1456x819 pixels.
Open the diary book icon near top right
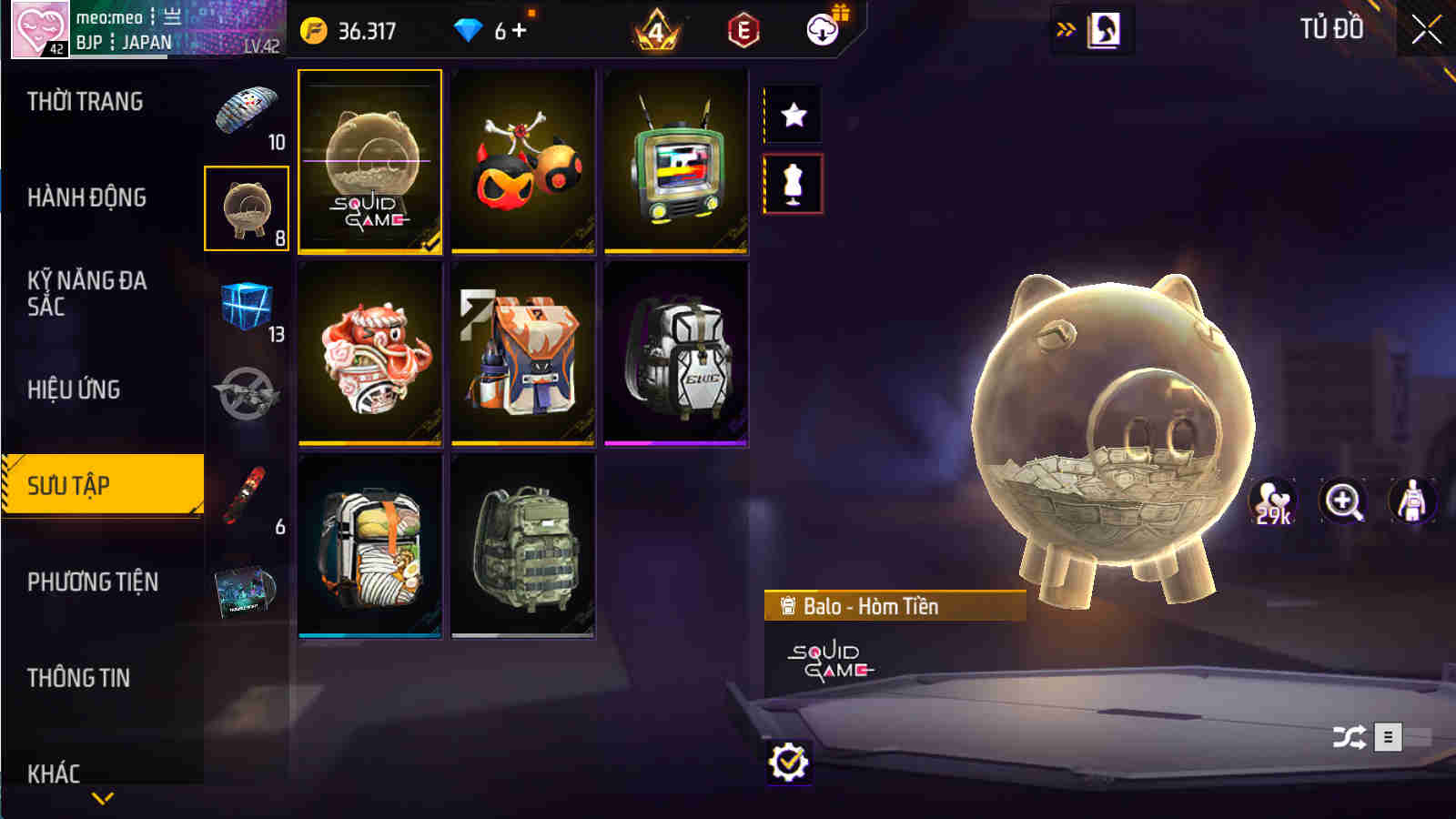(x=1104, y=30)
